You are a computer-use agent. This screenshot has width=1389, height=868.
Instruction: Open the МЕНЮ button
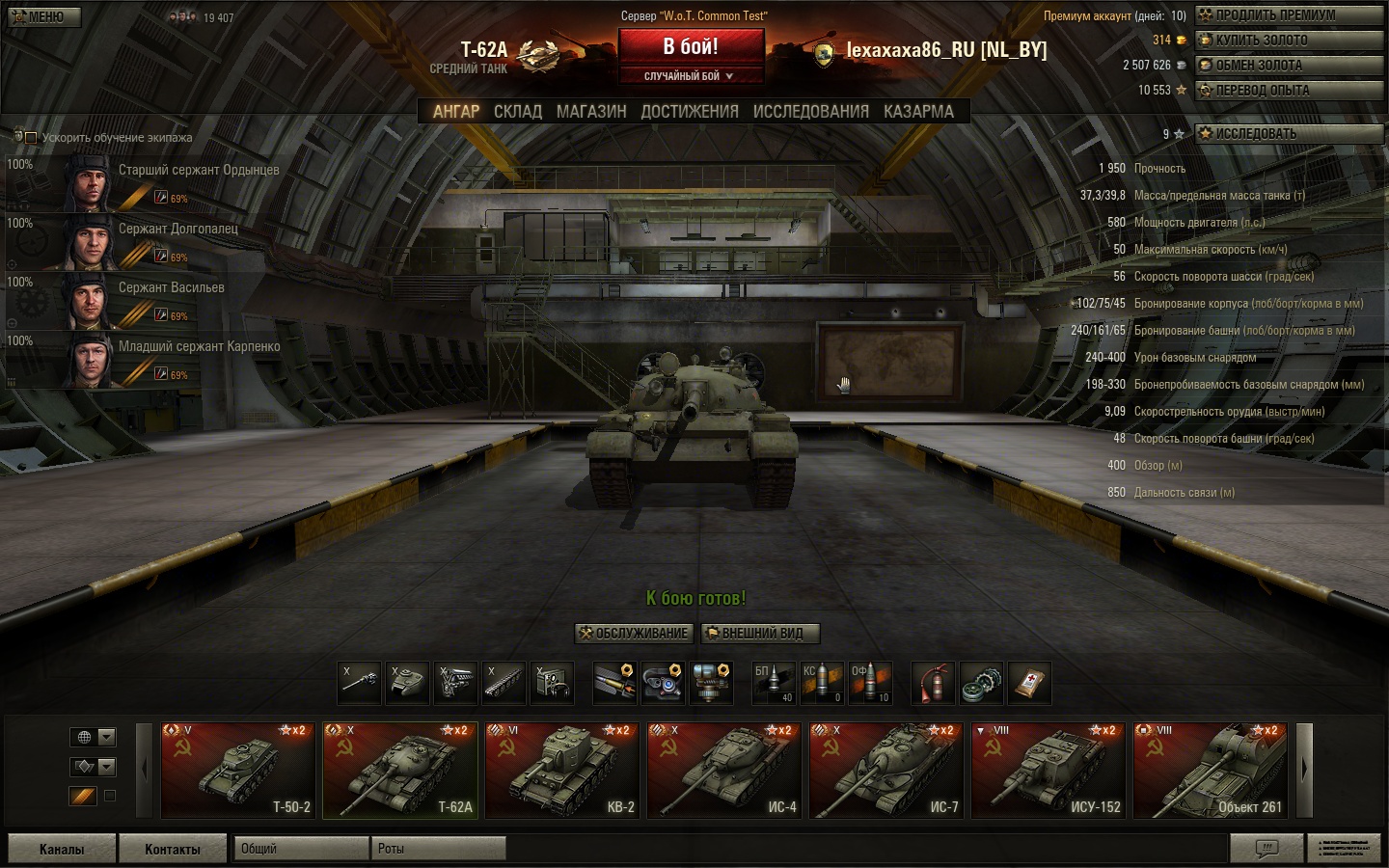(43, 17)
